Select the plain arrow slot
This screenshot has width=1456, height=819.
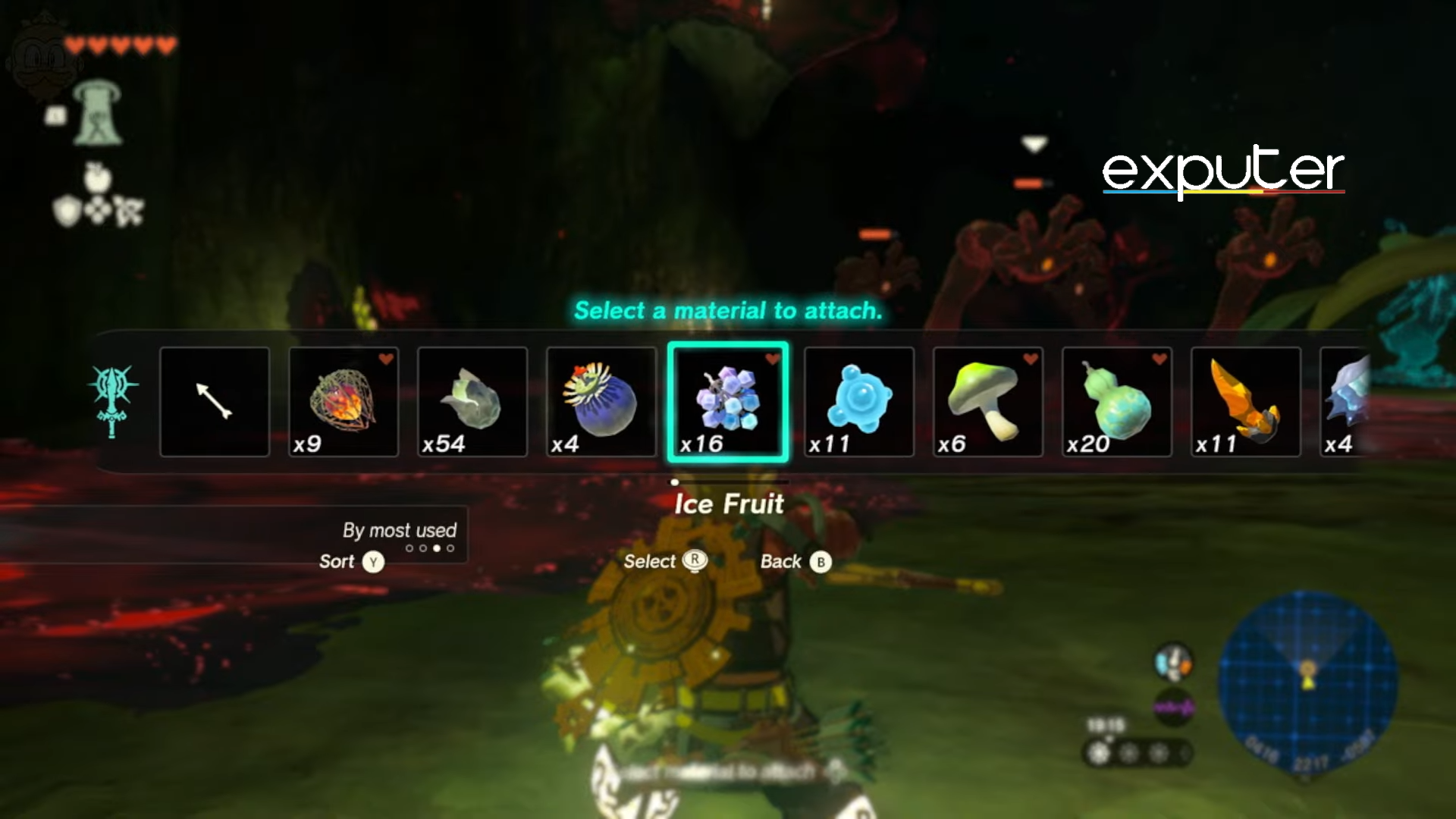(215, 402)
